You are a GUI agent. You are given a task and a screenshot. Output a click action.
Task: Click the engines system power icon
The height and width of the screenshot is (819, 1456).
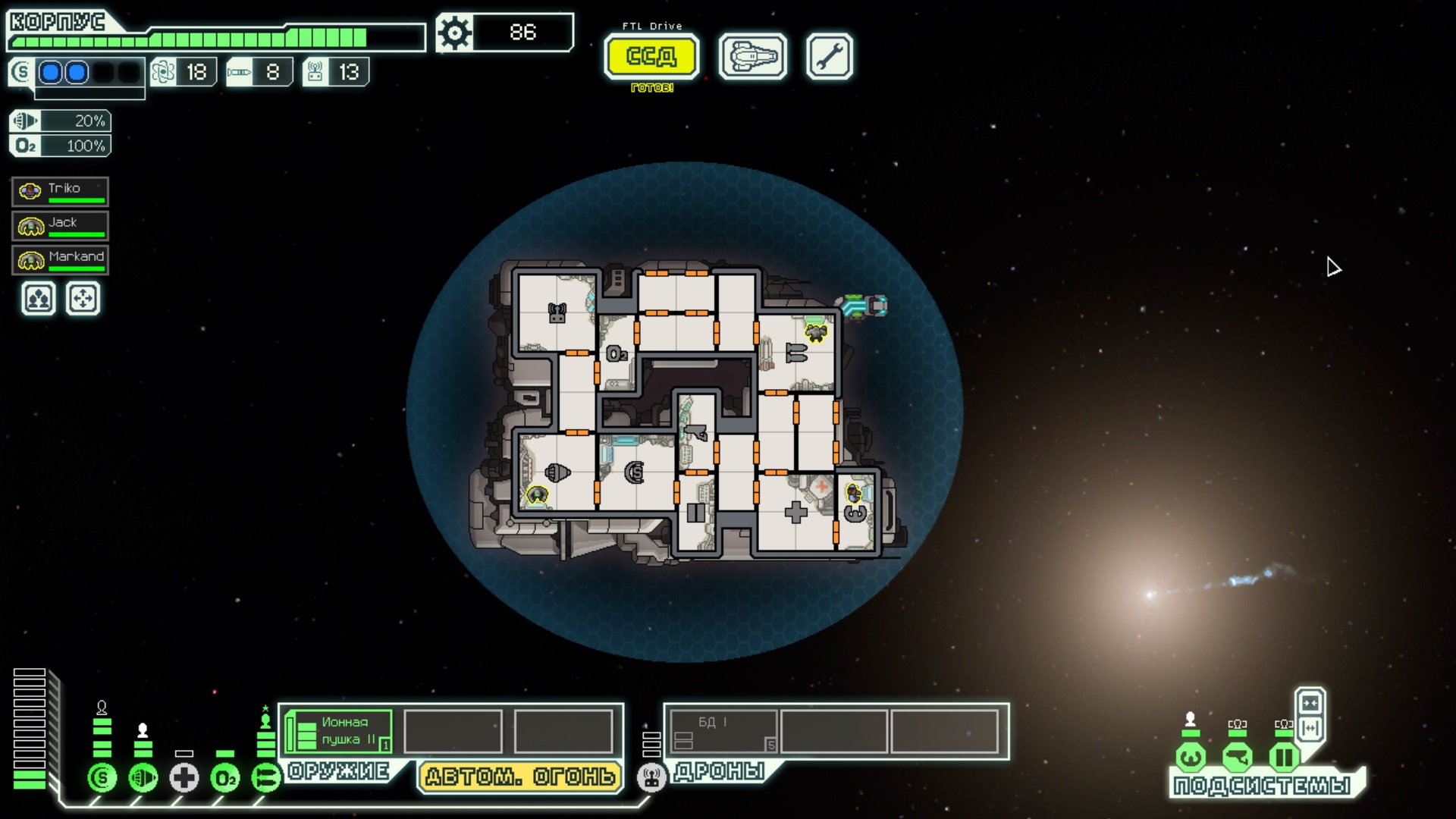click(x=143, y=777)
